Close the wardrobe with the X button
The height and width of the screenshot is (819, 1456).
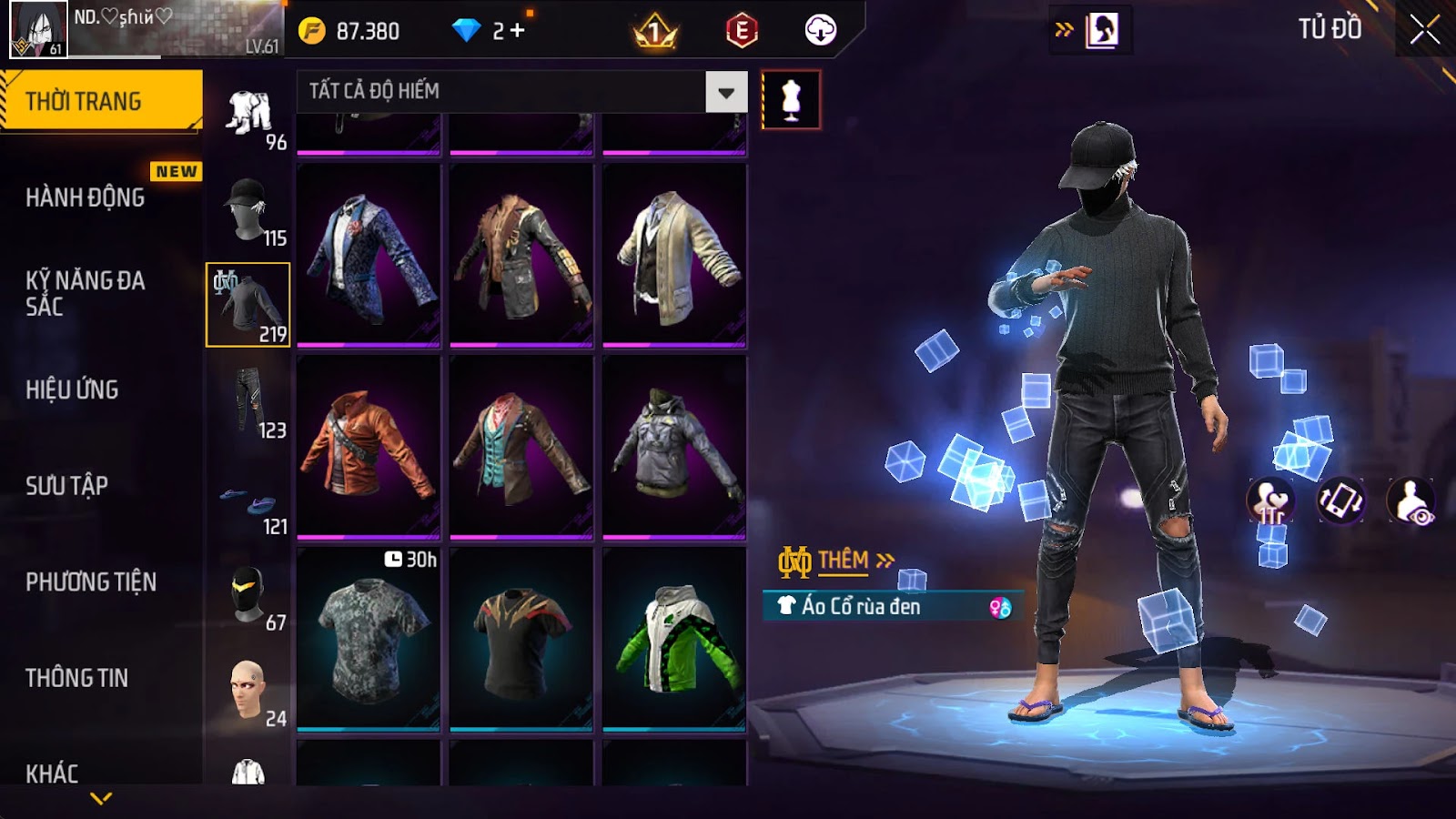[1424, 30]
